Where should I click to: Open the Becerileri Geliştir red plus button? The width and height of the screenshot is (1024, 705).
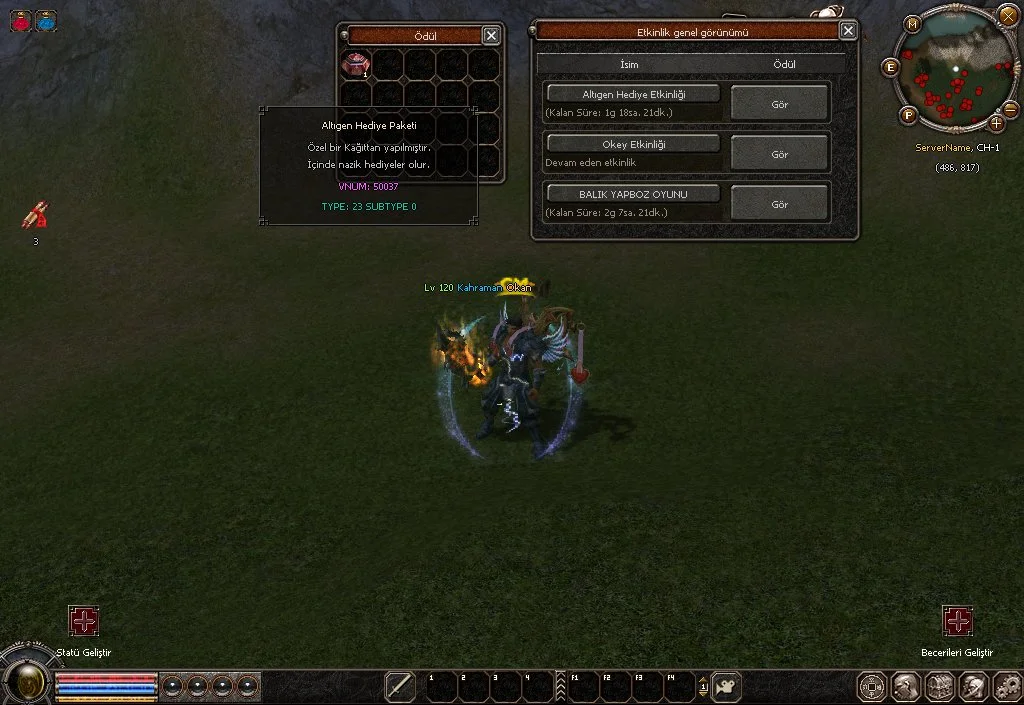(958, 621)
